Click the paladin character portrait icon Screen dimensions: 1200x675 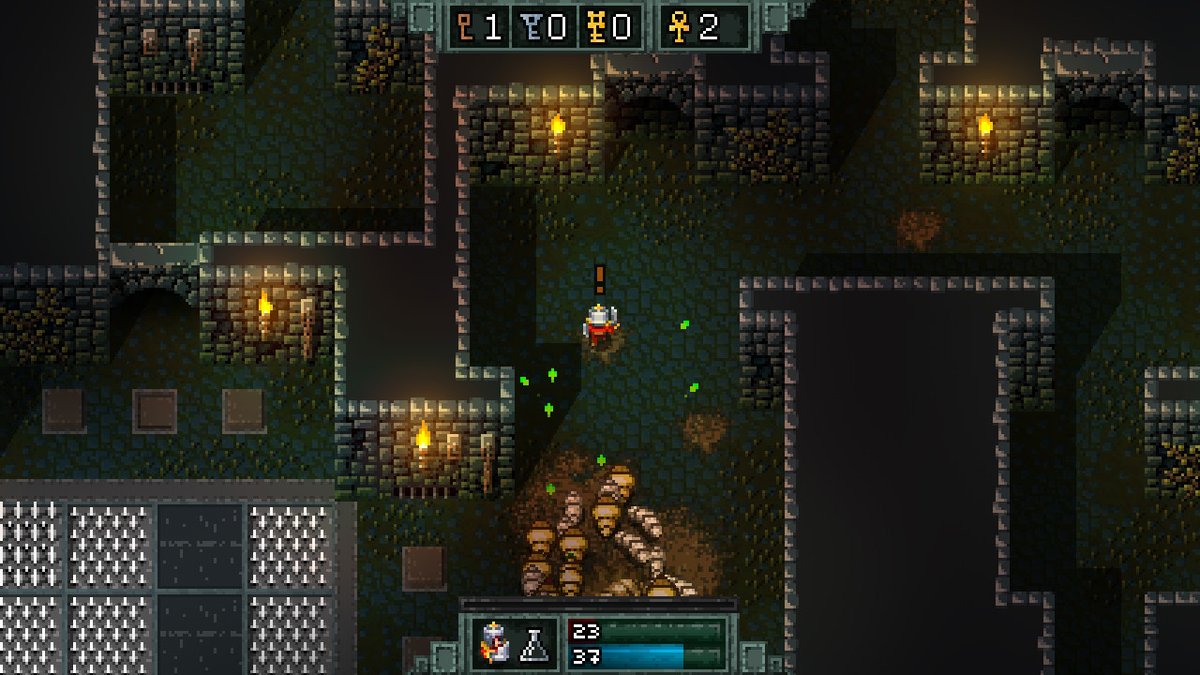point(495,643)
